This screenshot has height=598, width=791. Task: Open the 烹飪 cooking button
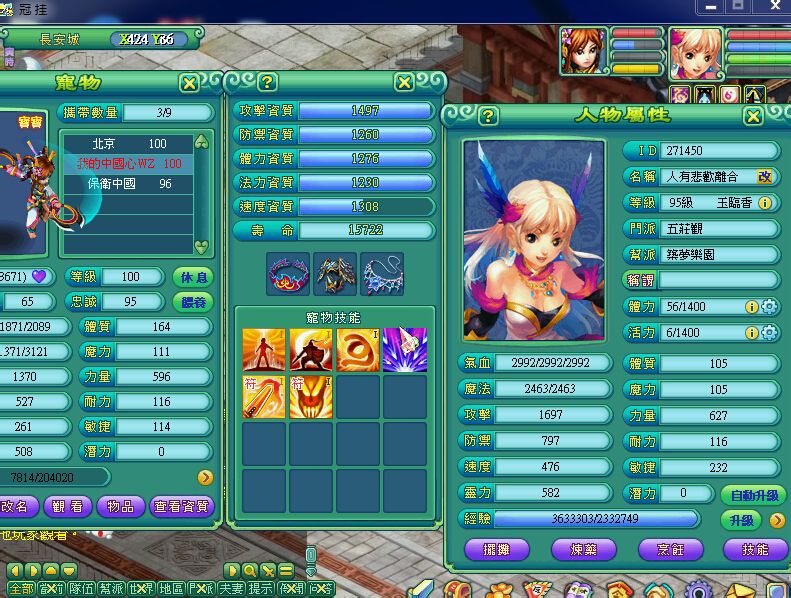click(668, 550)
